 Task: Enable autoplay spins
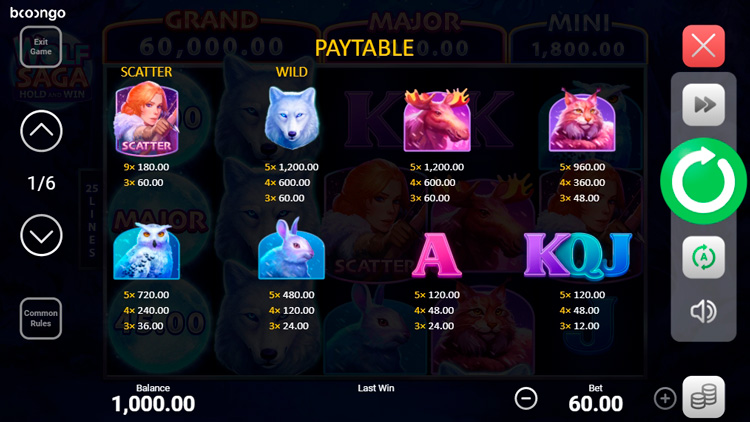click(703, 257)
